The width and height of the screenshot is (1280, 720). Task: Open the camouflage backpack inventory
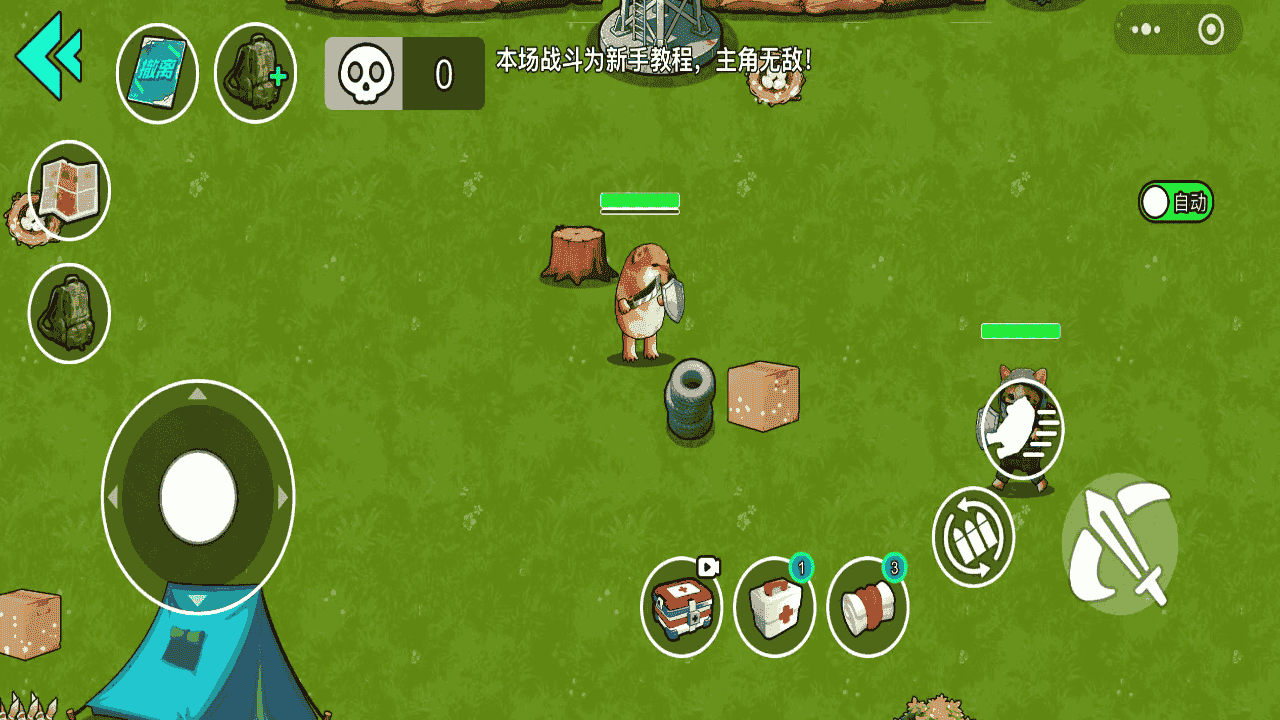tap(69, 313)
